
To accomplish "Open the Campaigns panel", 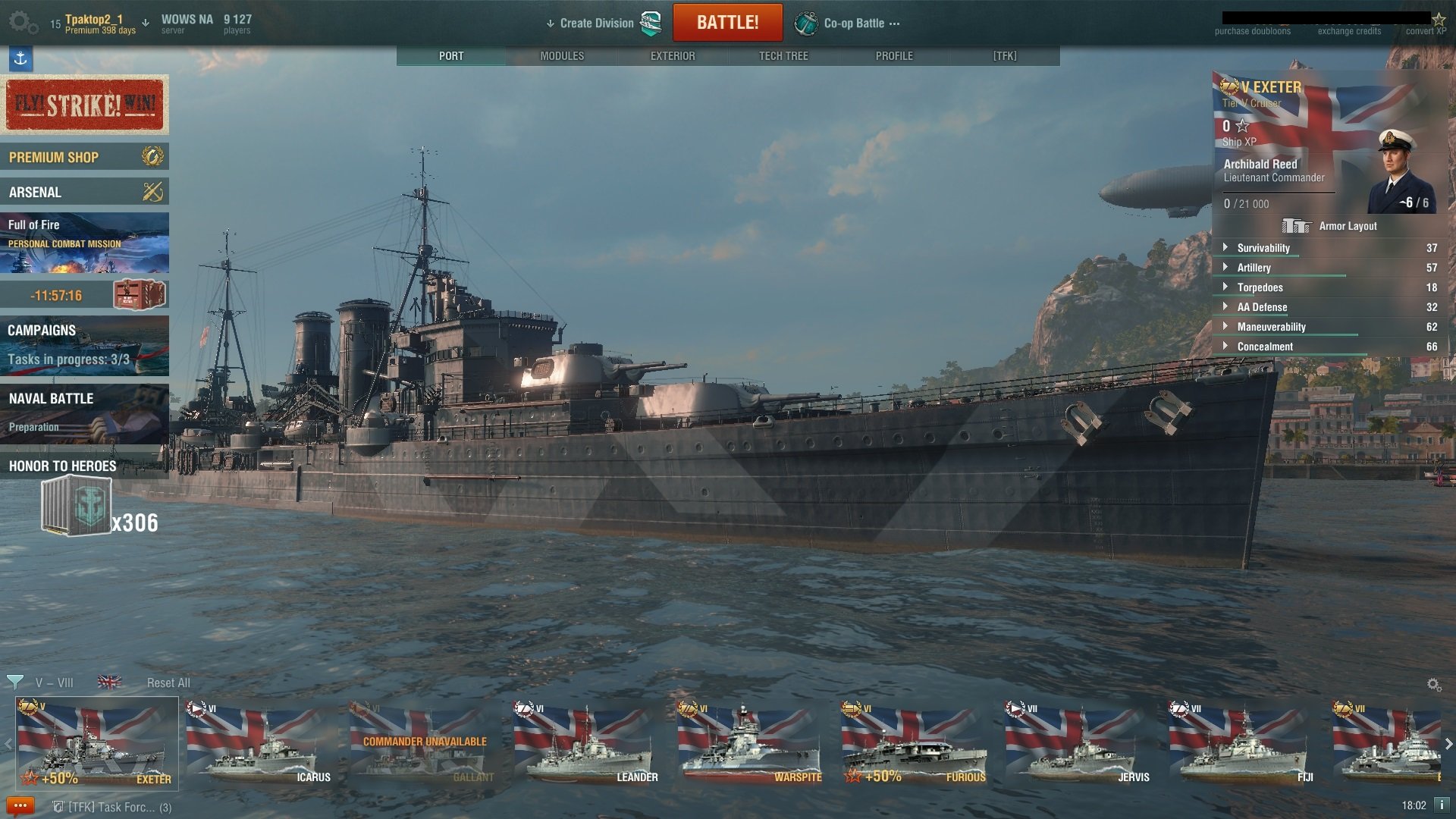I will 84,345.
